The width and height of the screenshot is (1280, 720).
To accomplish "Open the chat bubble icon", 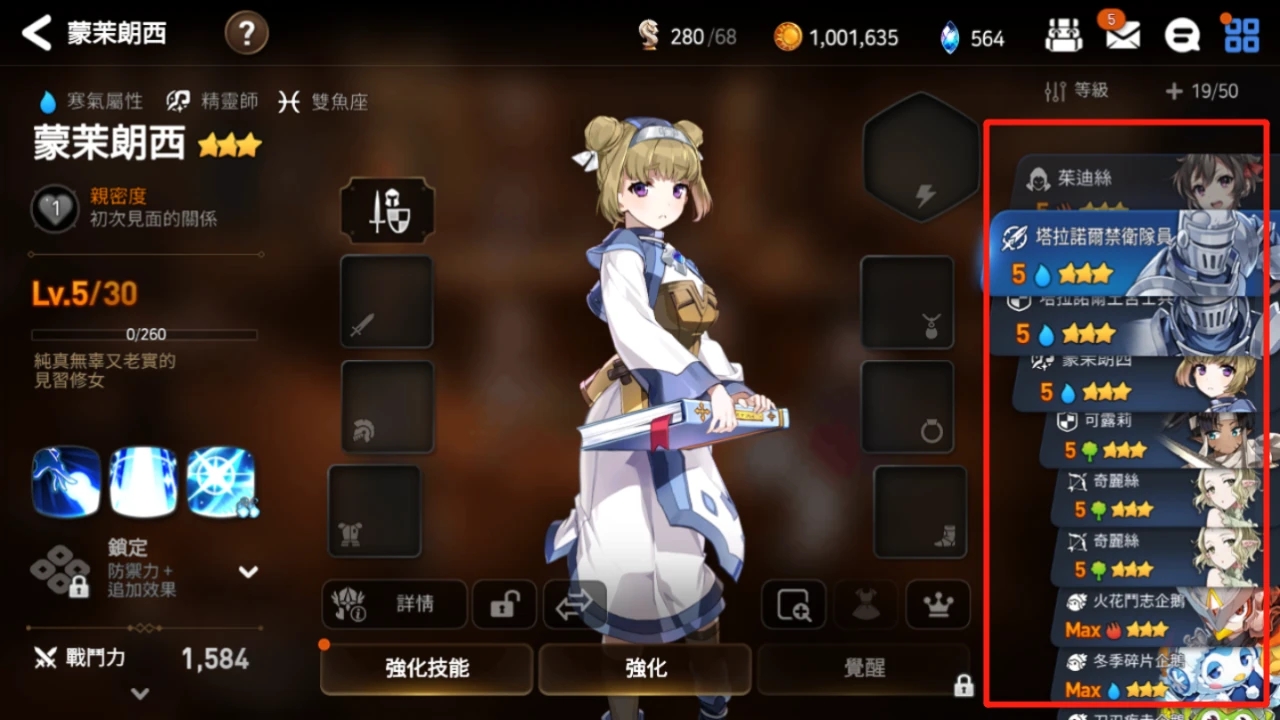I will 1183,33.
